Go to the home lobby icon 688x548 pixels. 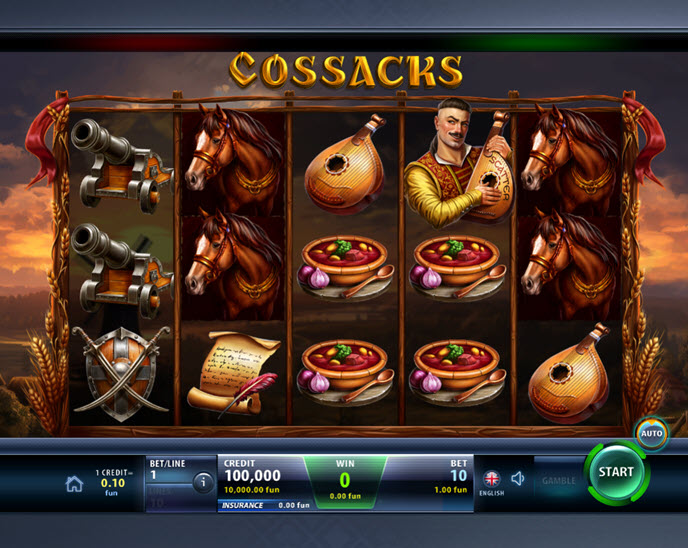pyautogui.click(x=74, y=483)
